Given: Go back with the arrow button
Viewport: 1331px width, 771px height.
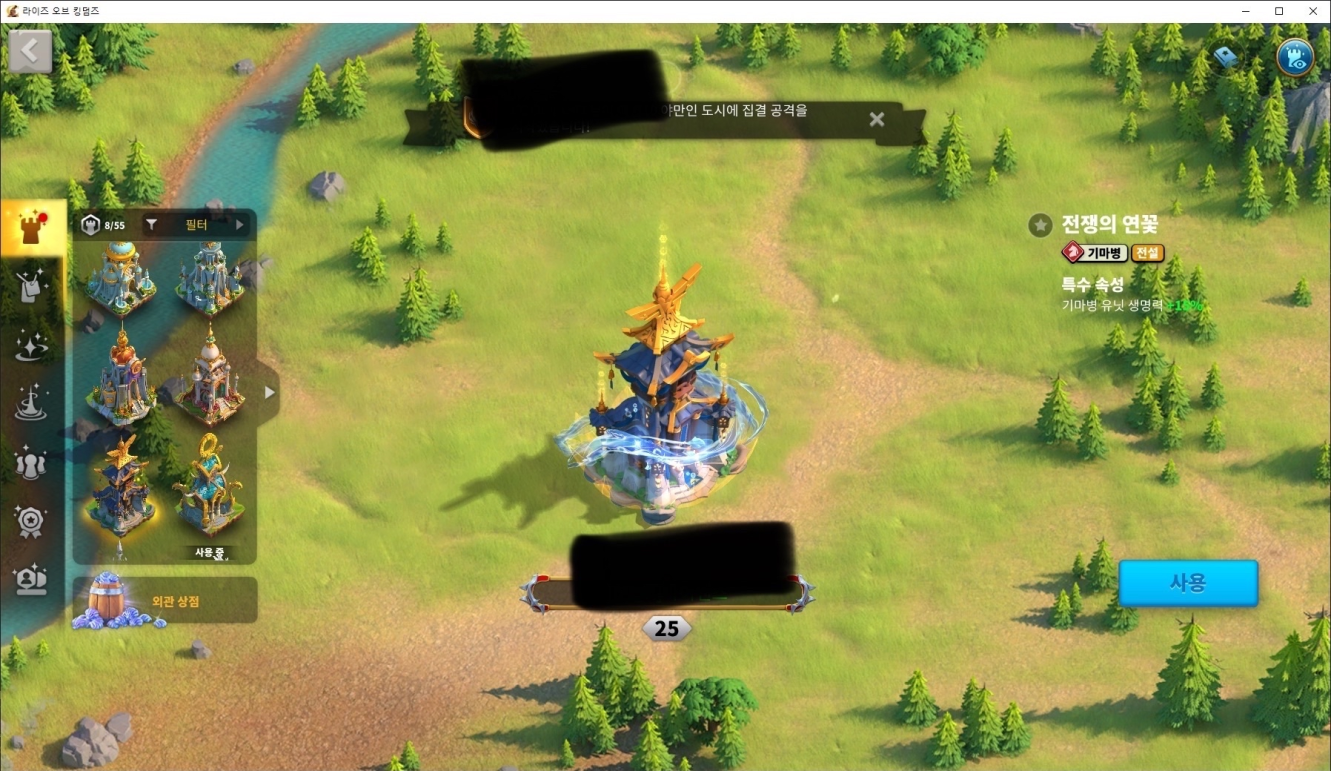Looking at the screenshot, I should tap(30, 51).
